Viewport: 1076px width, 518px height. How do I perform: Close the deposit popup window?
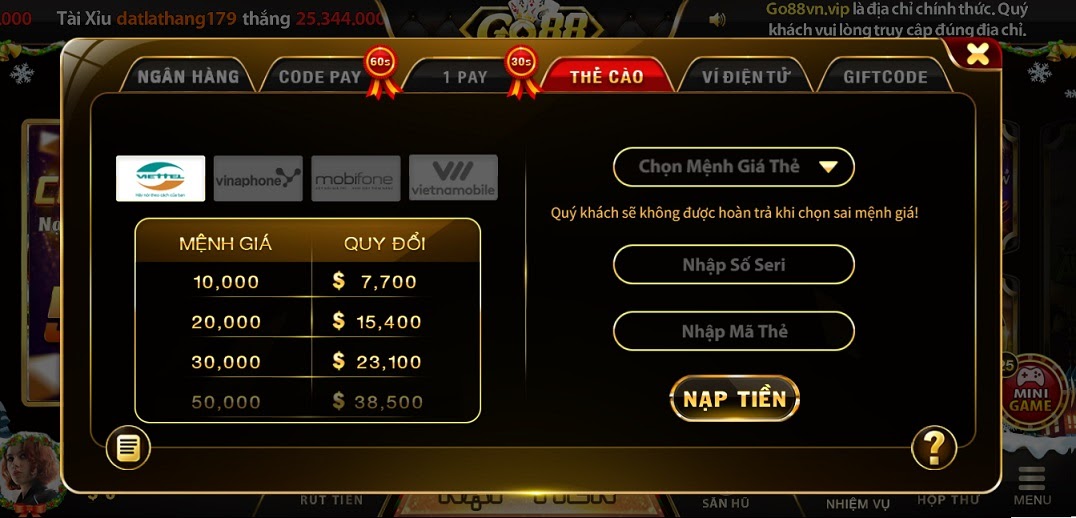977,54
